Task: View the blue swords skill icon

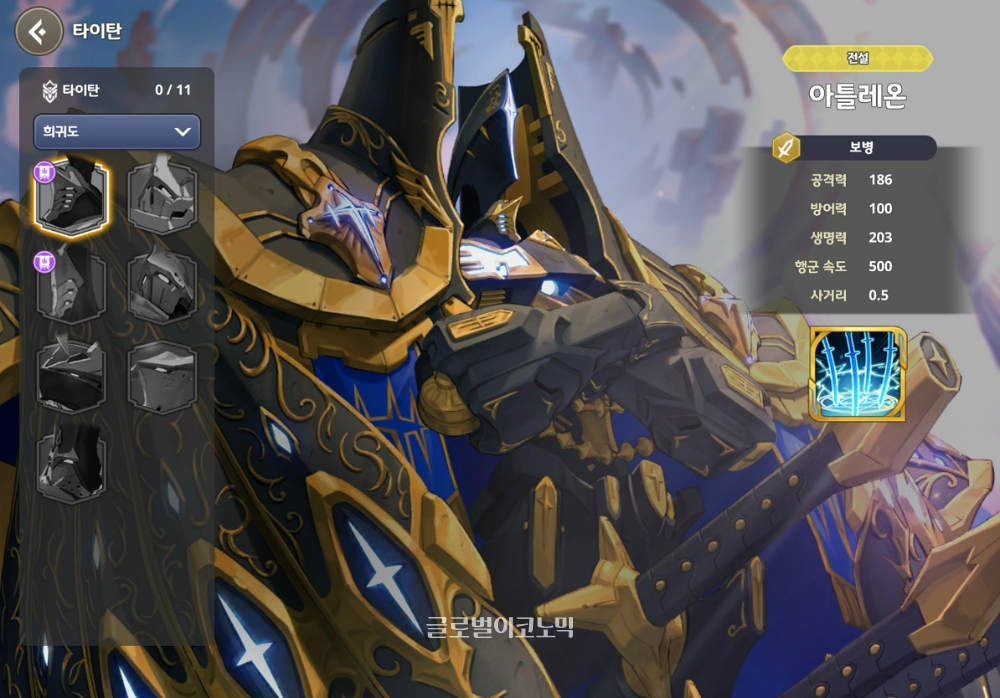Action: pyautogui.click(x=858, y=374)
